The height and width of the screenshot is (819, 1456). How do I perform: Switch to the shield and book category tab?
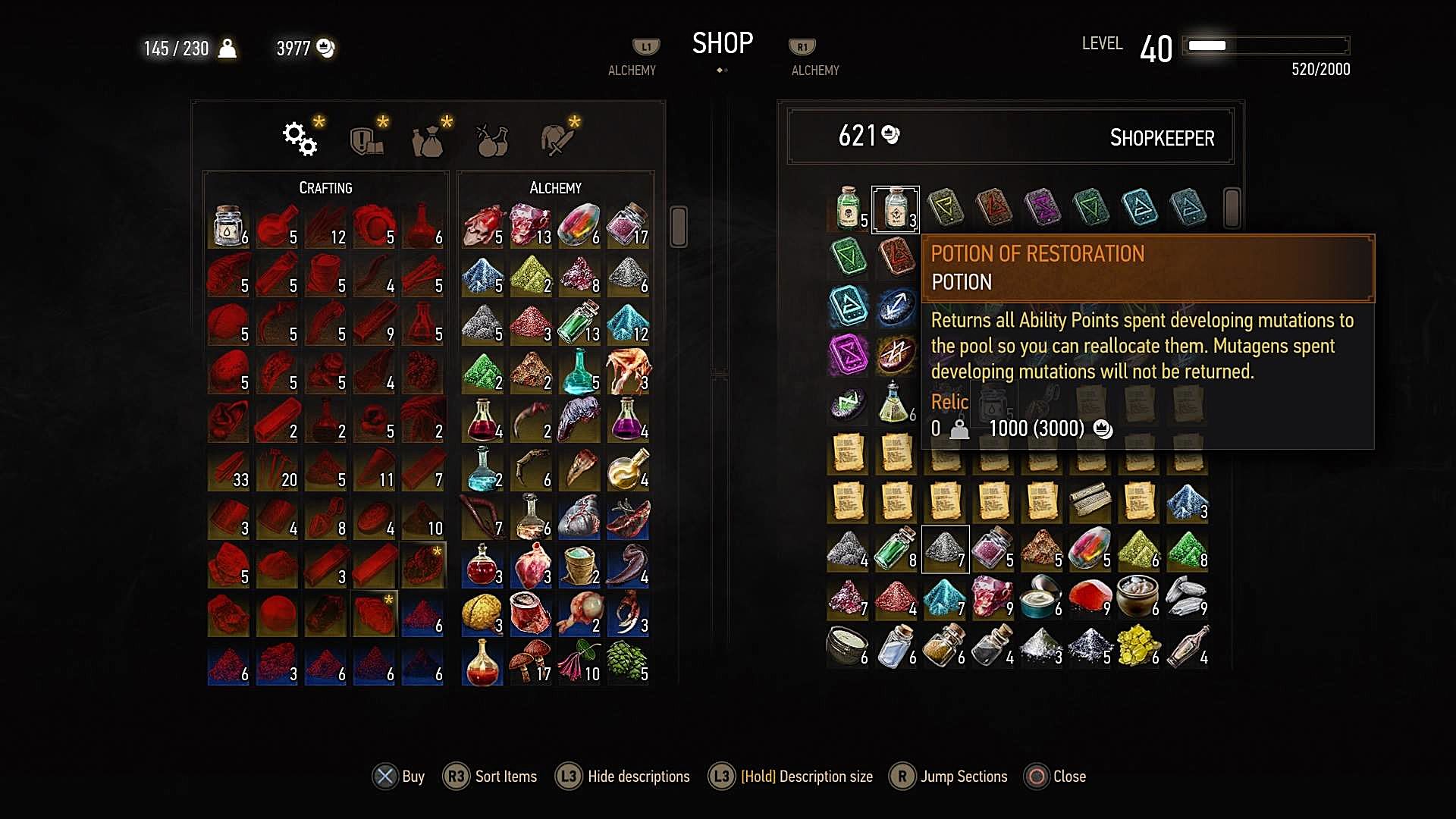366,140
